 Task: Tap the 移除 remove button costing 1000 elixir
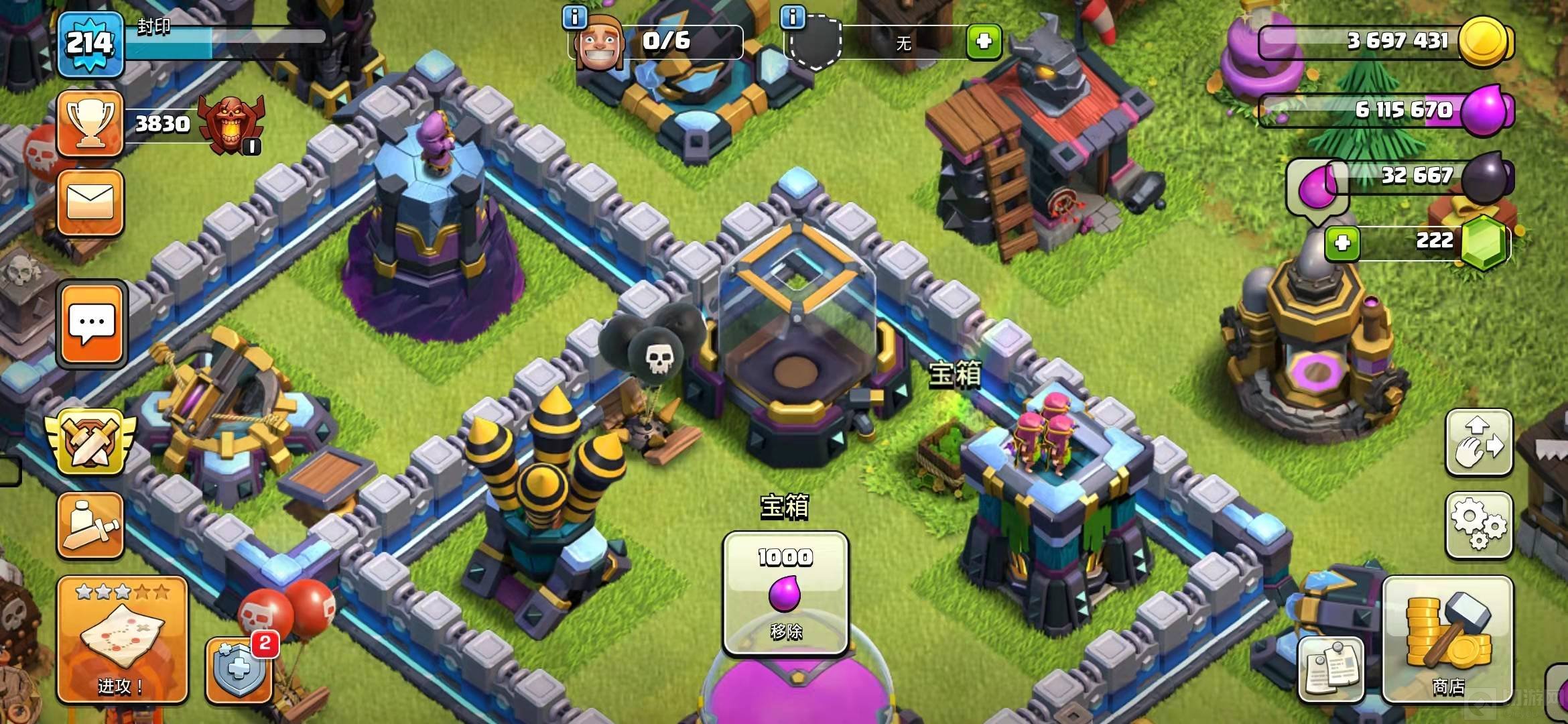pos(785,593)
